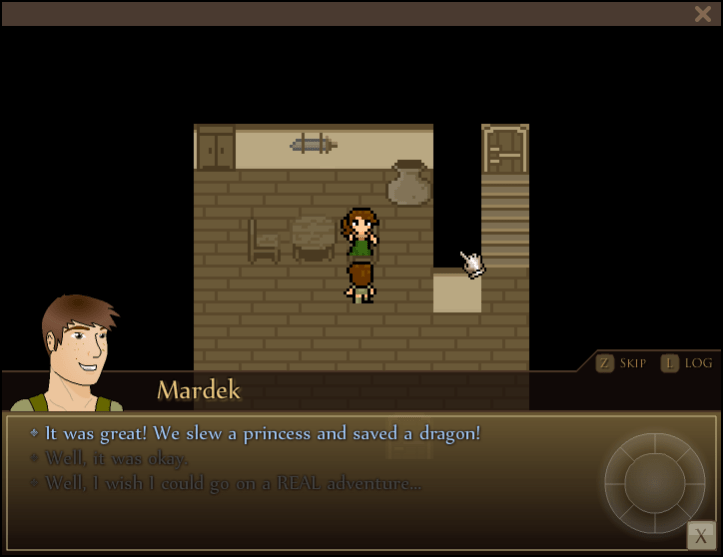The image size is (723, 557).
Task: Select the "Well, it was okay." response
Action: pos(117,459)
